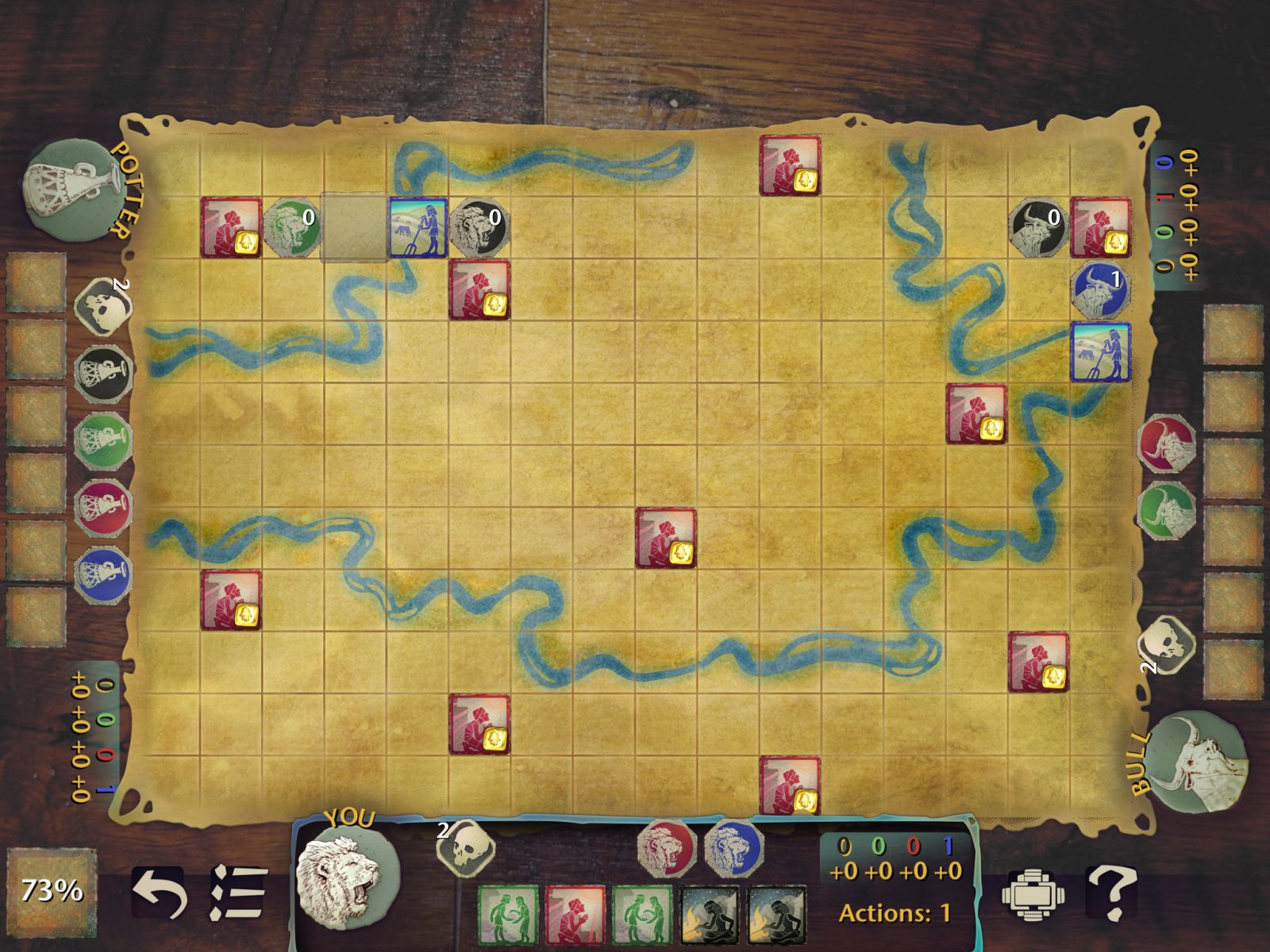Inspect Potter's green leader token
1270x952 pixels.
[103, 439]
